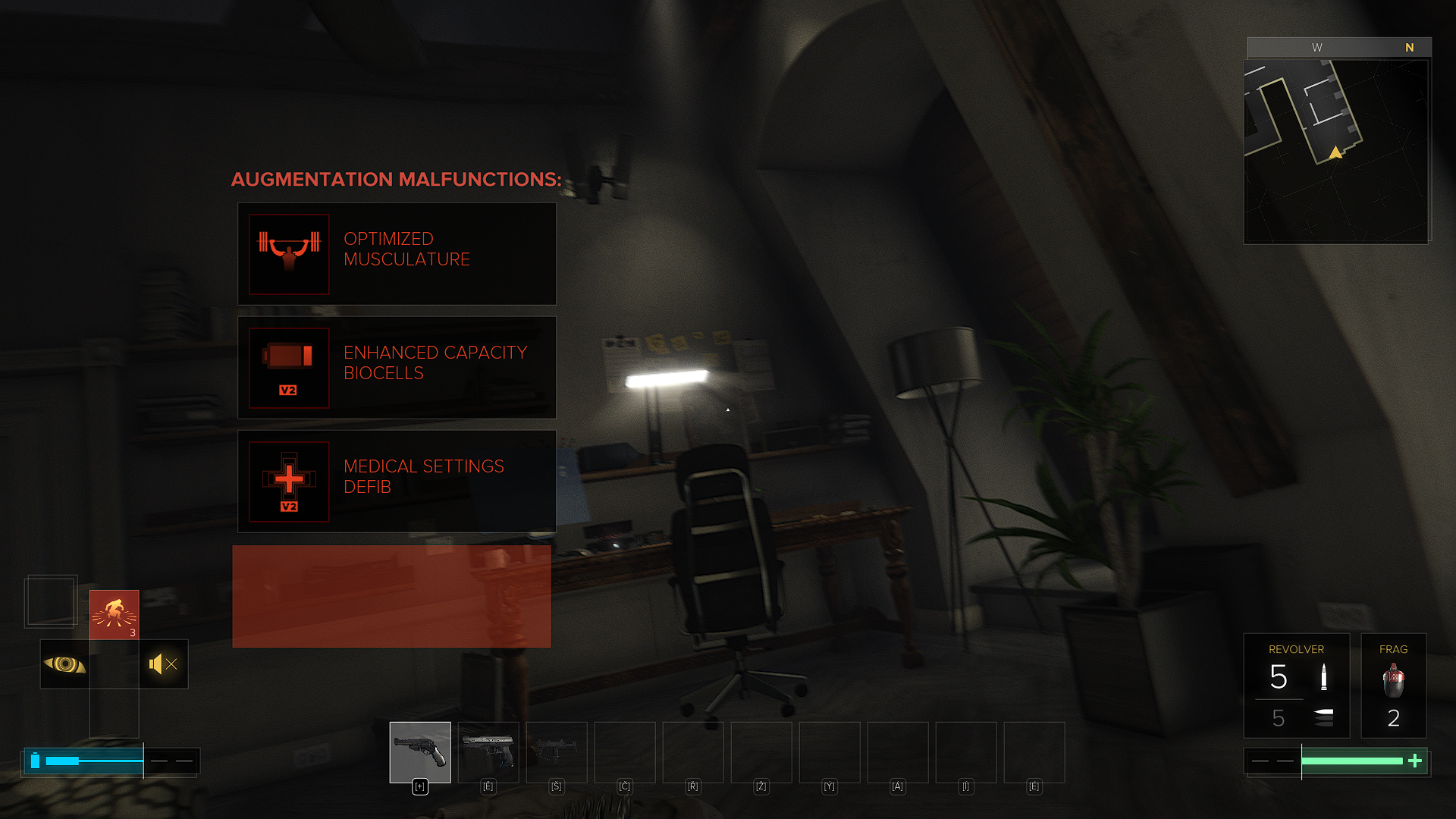Click the Revolver weapon panel

coord(1296,686)
